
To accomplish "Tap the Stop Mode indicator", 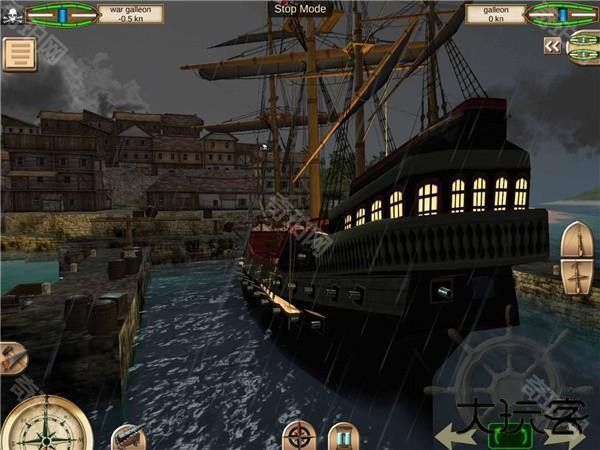I will coord(299,8).
